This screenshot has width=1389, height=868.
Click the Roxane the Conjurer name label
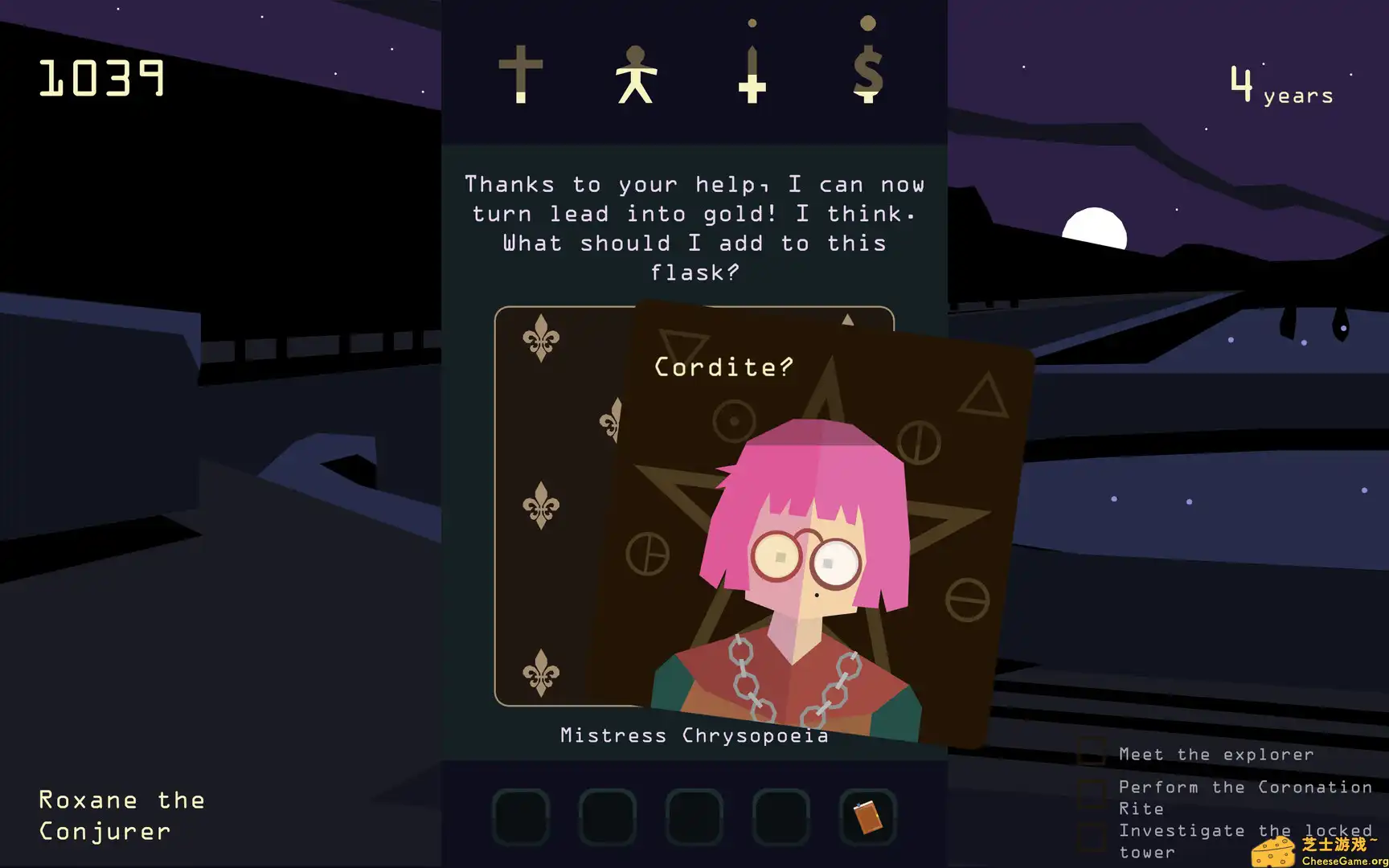point(120,815)
